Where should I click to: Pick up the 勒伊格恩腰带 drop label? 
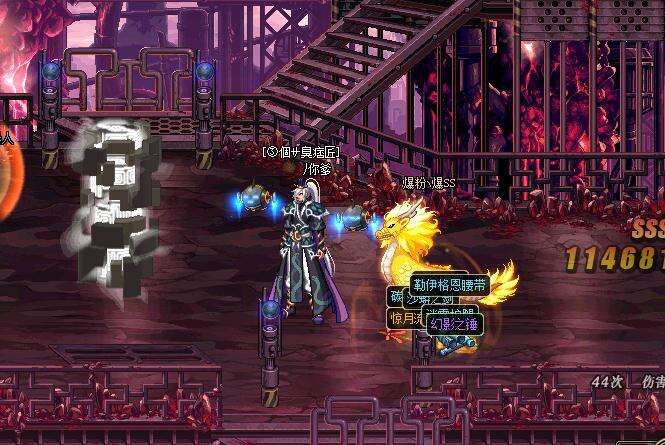click(x=449, y=285)
